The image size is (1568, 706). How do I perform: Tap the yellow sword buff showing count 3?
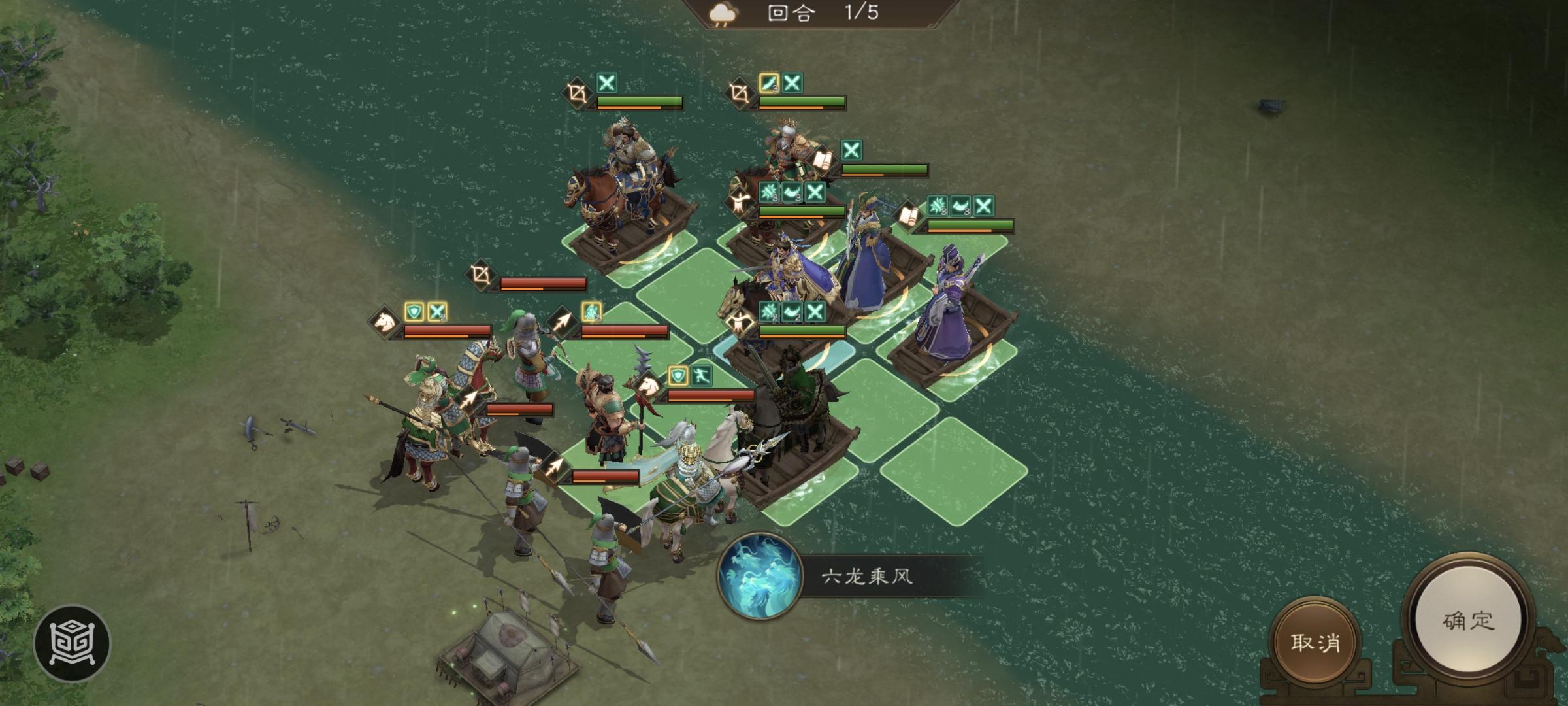(768, 84)
